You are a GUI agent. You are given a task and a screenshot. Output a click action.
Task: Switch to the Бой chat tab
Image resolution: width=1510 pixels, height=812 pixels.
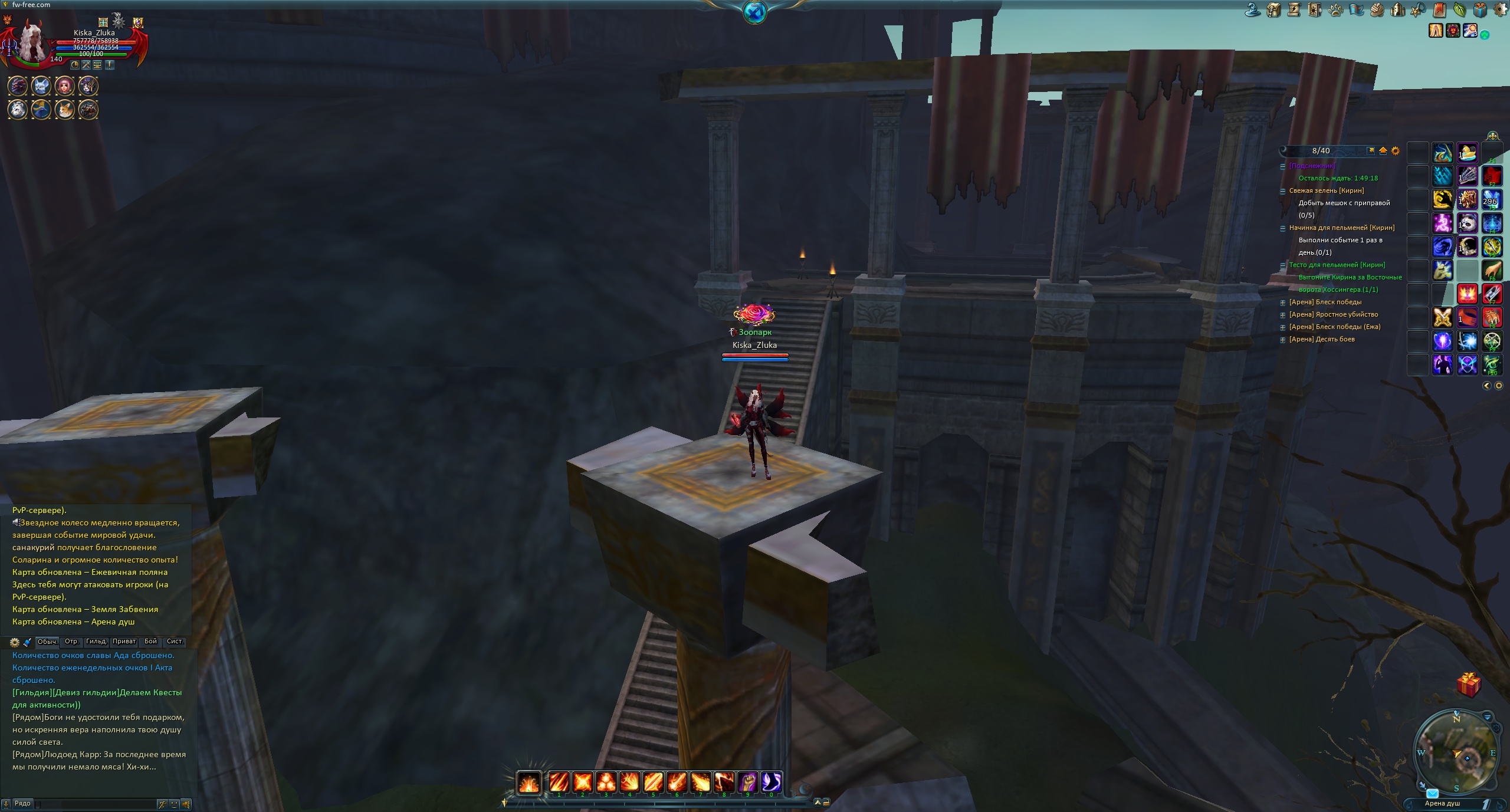[x=151, y=642]
